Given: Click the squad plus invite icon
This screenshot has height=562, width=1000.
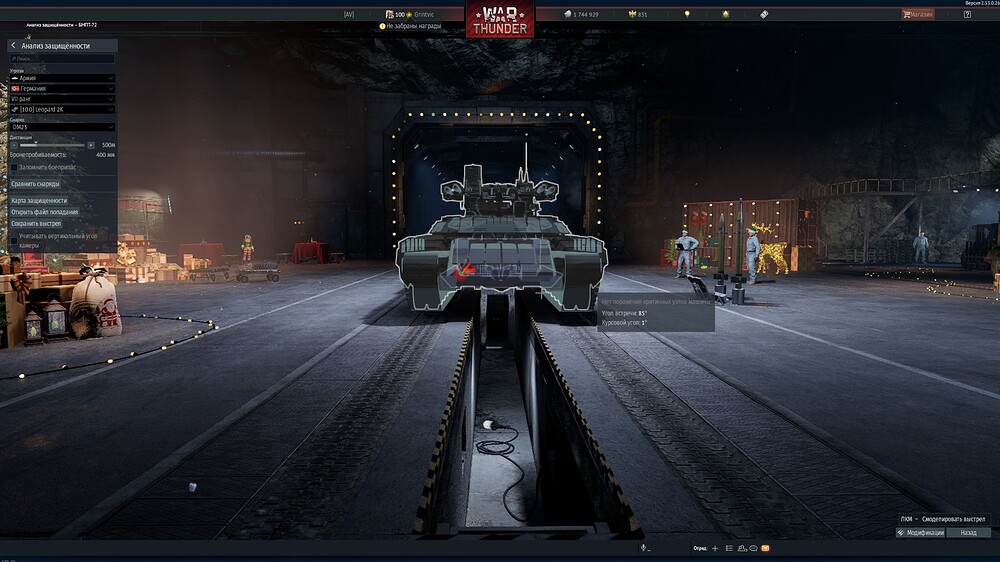Looking at the screenshot, I should (715, 548).
